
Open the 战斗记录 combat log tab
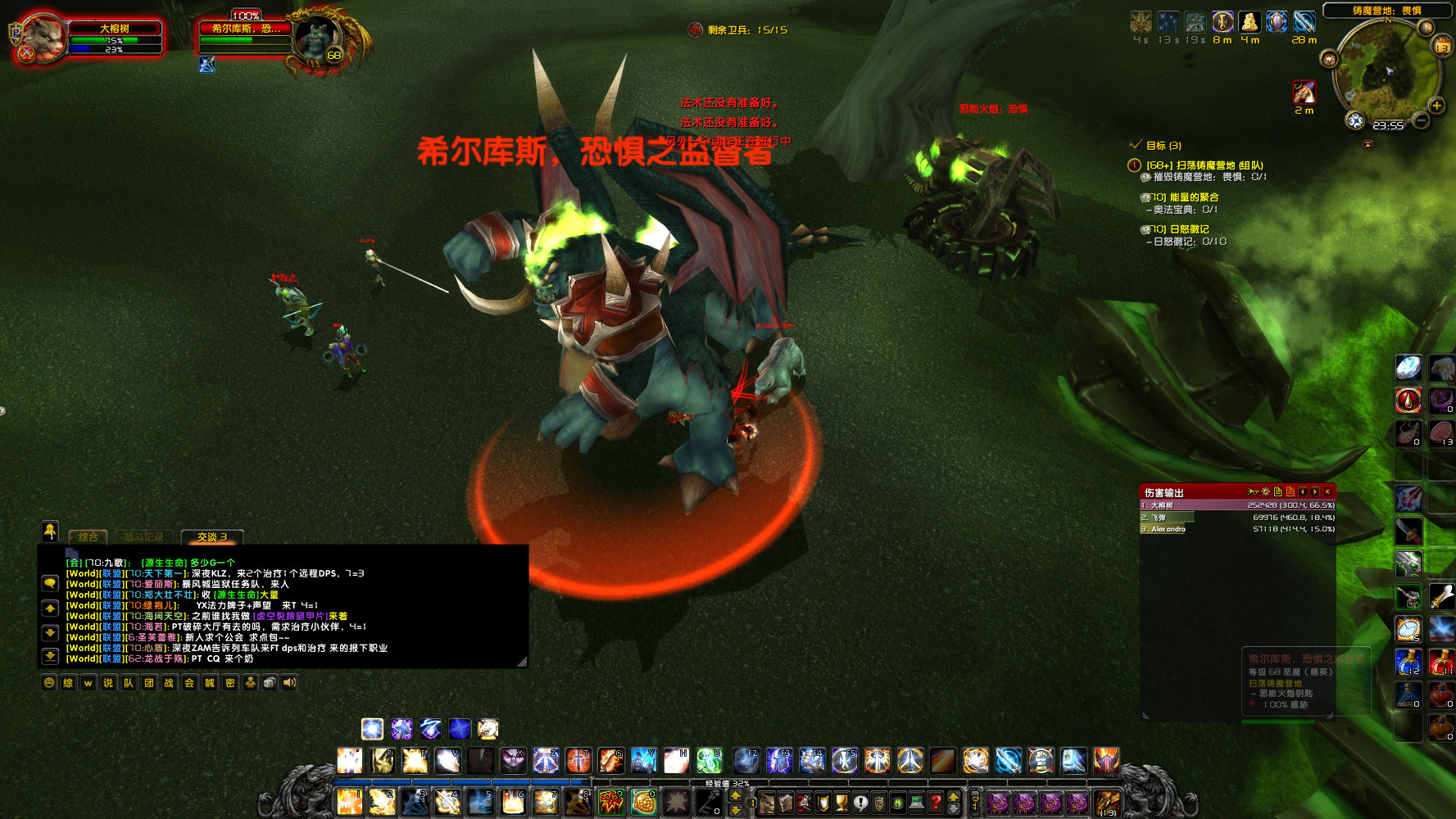[x=144, y=537]
